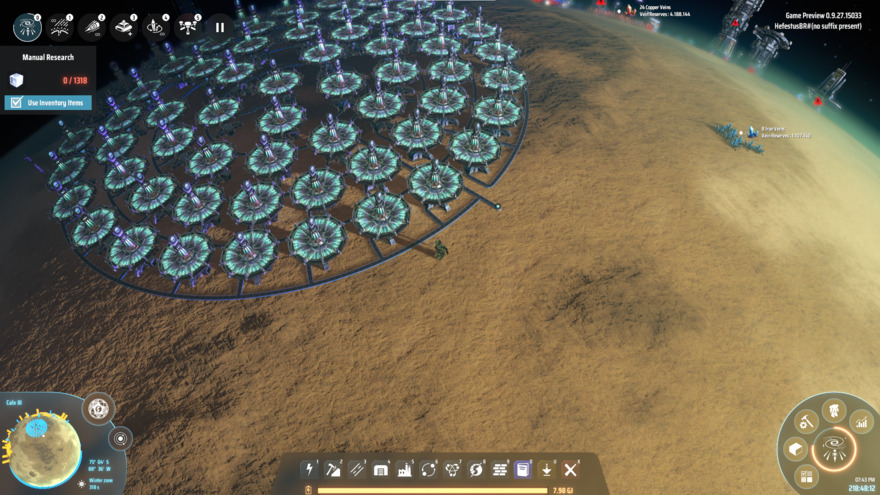Open the power category with lightning bolt
Viewport: 880px width, 495px height.
(x=310, y=470)
